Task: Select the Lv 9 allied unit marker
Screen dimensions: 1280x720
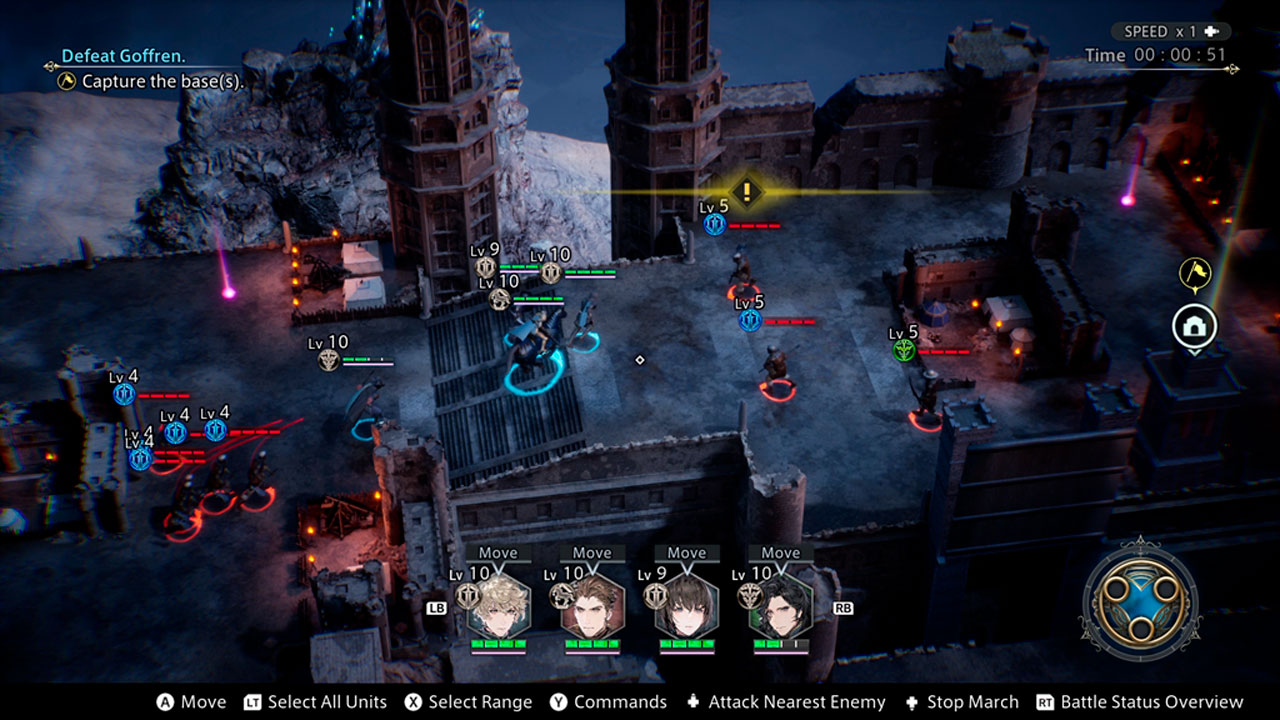Action: click(x=486, y=267)
